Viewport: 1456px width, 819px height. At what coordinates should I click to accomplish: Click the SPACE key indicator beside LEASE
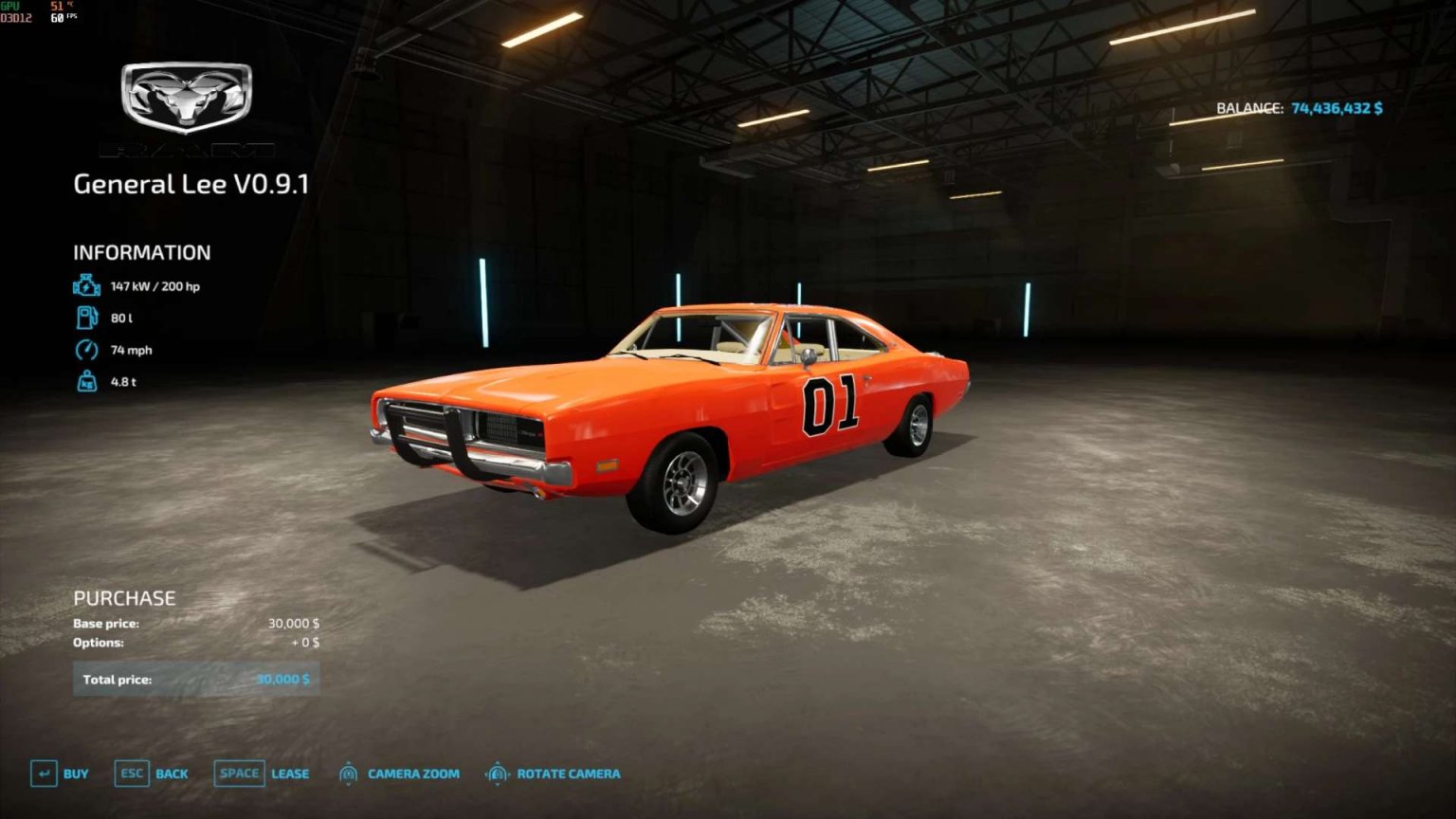pos(238,773)
